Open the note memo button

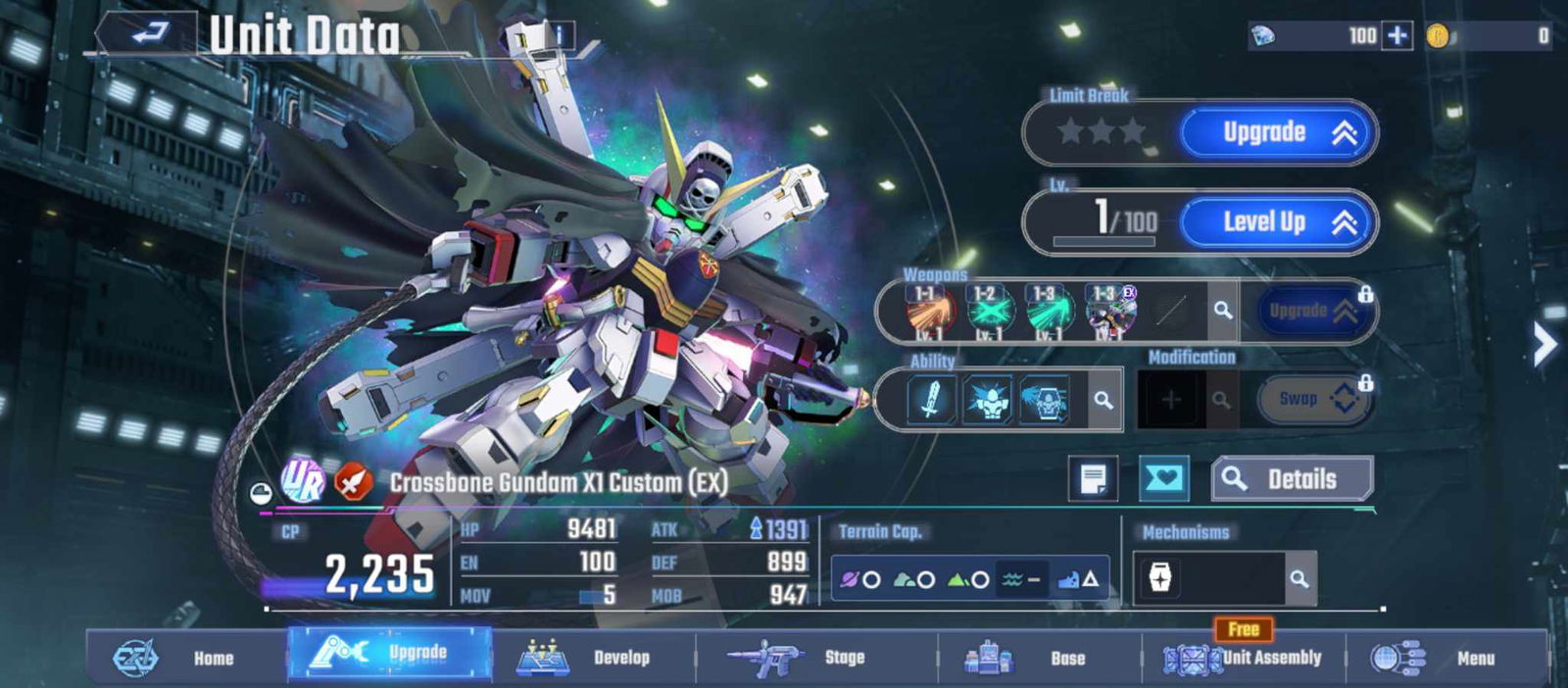(1093, 479)
